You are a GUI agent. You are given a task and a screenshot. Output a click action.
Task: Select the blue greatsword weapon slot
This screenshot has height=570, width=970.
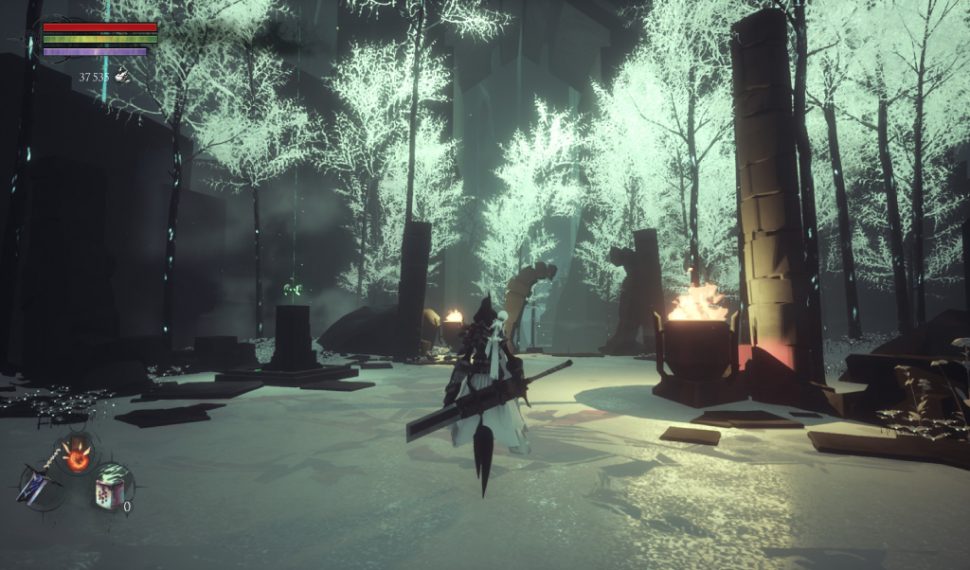tap(37, 484)
